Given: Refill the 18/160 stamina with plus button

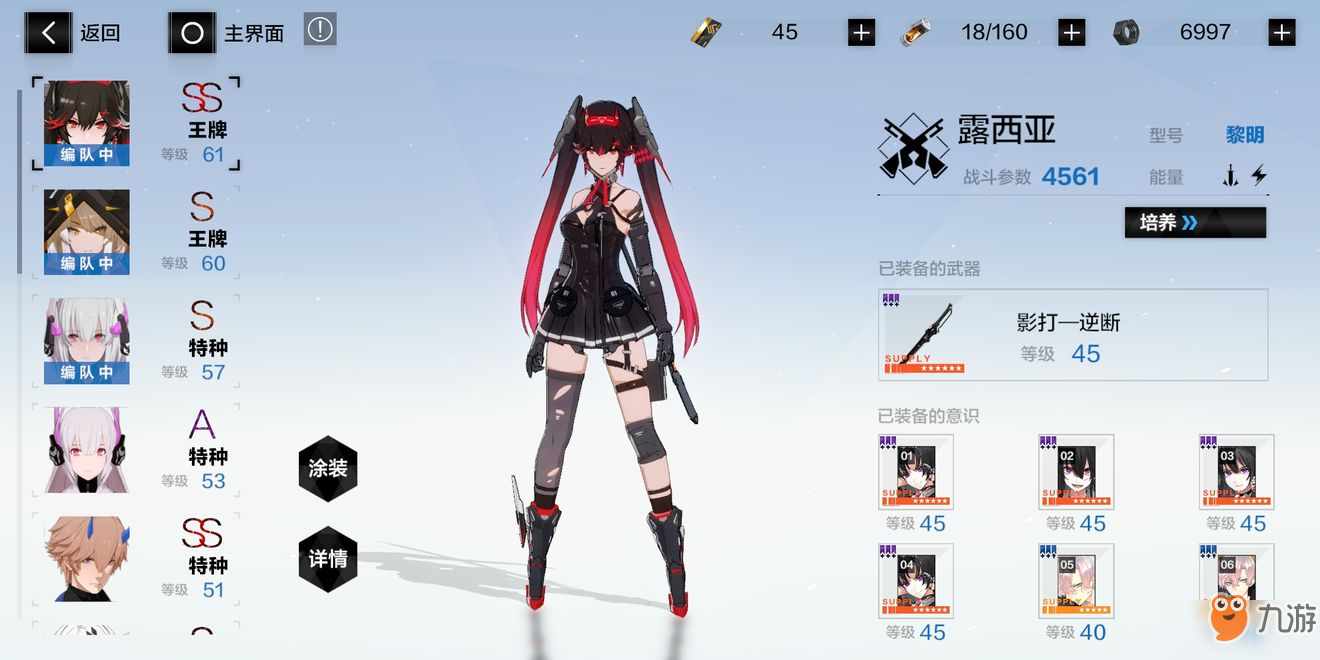Looking at the screenshot, I should pos(1071,33).
